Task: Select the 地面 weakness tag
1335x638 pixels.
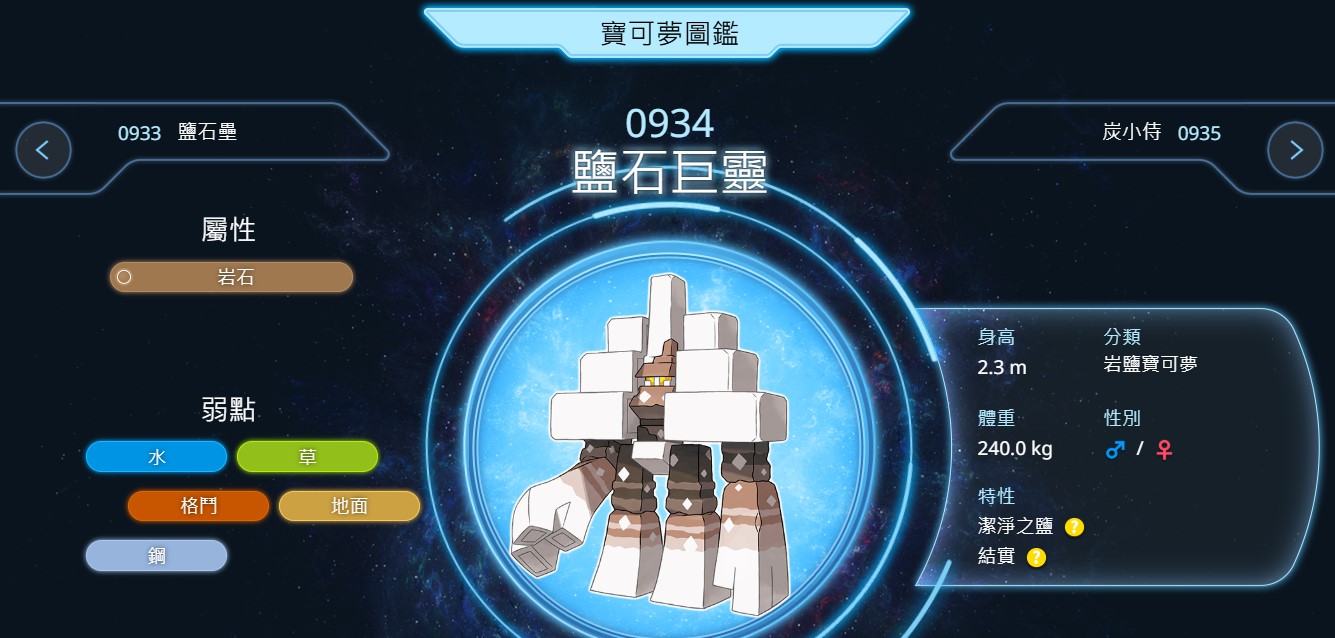Action: 349,506
